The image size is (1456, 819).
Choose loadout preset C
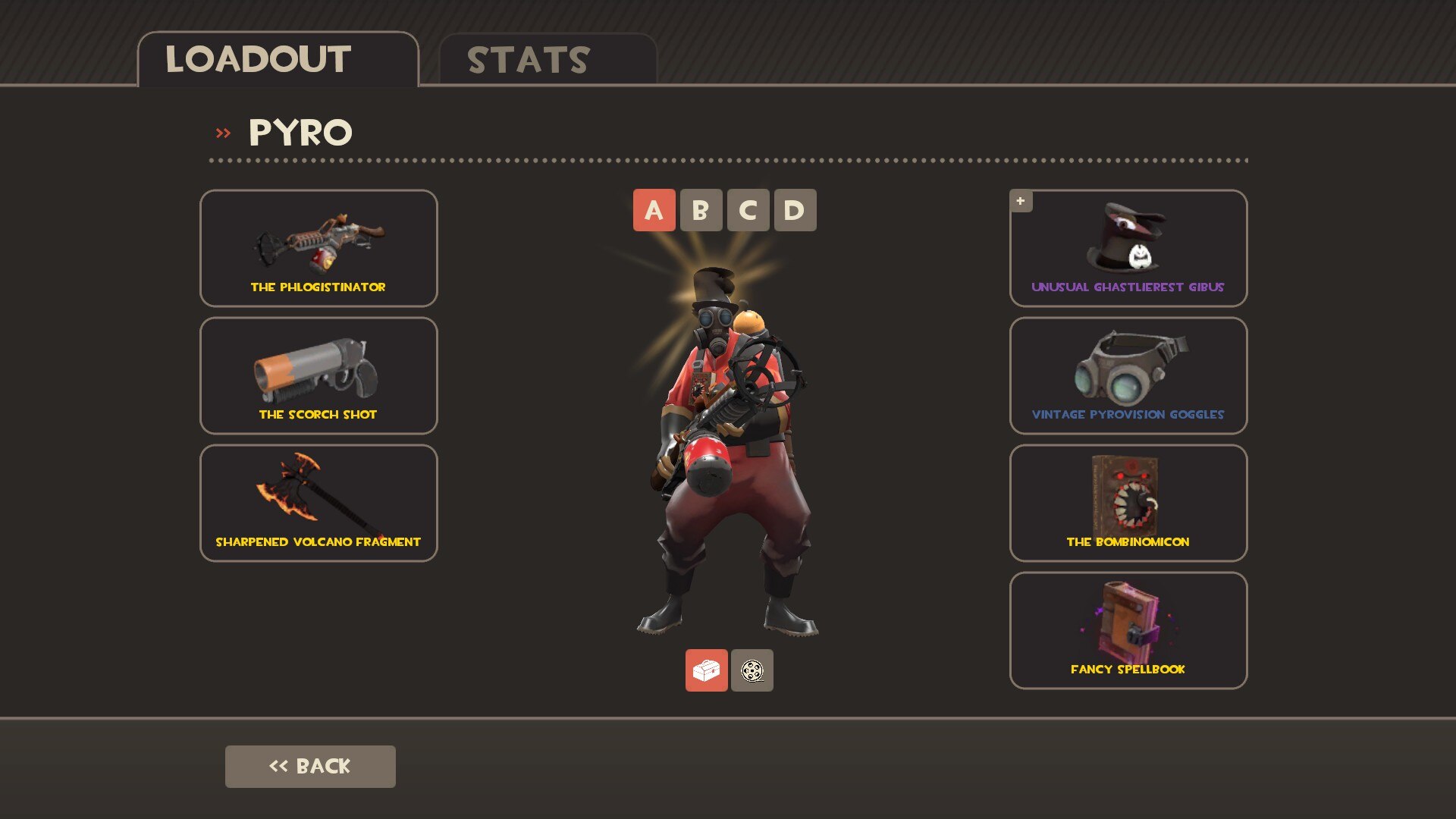(748, 210)
